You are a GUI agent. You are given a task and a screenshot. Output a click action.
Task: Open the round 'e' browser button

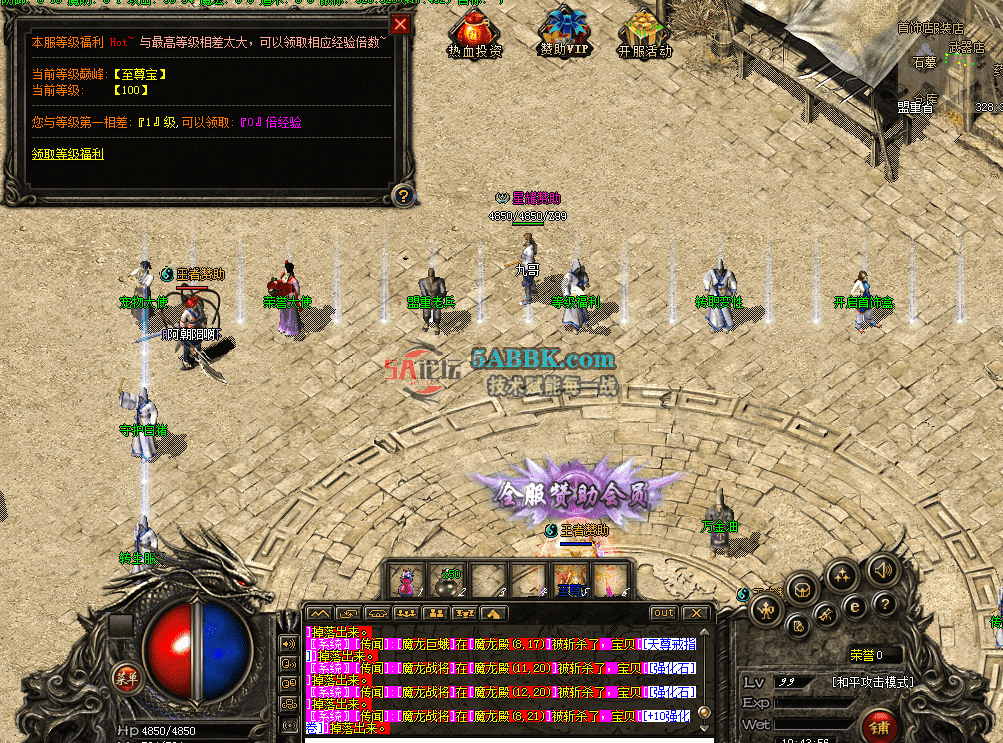click(853, 605)
